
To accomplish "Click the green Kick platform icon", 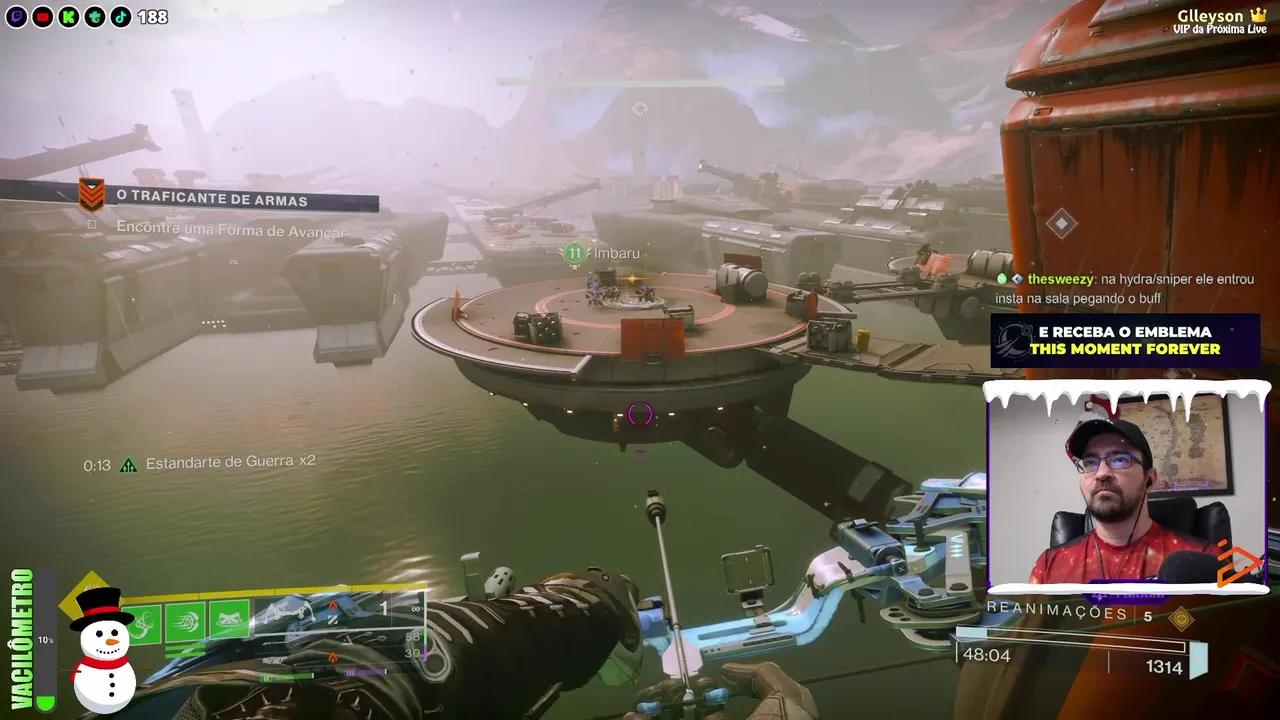I will [x=68, y=17].
